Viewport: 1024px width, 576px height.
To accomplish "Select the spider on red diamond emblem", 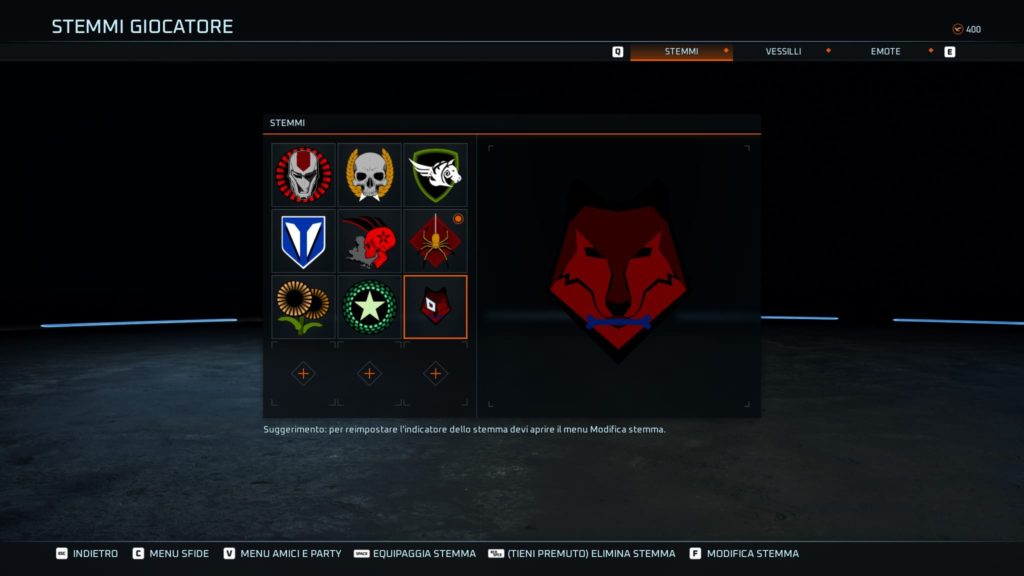I will point(435,241).
